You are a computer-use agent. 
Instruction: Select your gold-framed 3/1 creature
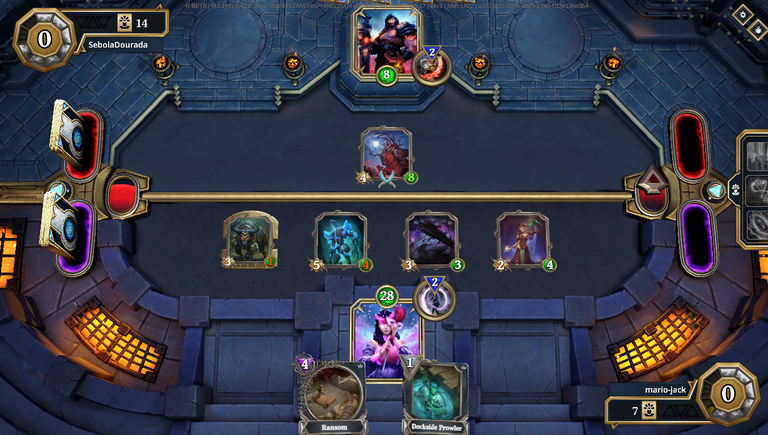[x=248, y=240]
